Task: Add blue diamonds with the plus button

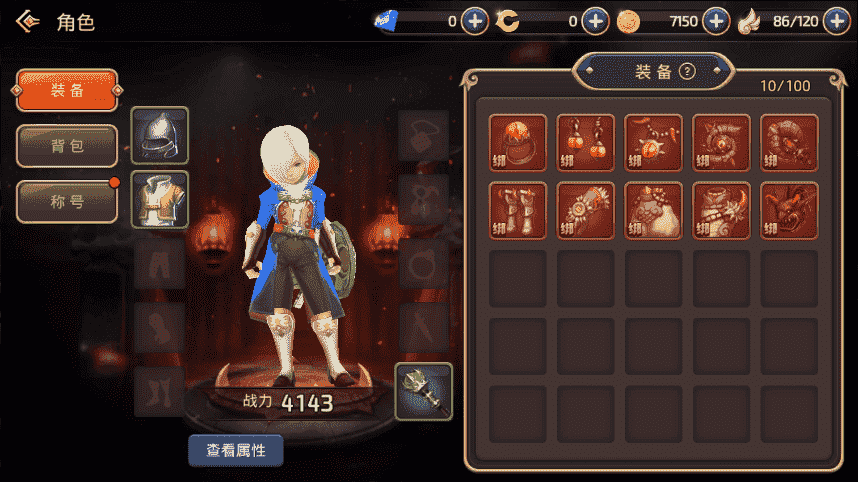Action: [x=475, y=20]
